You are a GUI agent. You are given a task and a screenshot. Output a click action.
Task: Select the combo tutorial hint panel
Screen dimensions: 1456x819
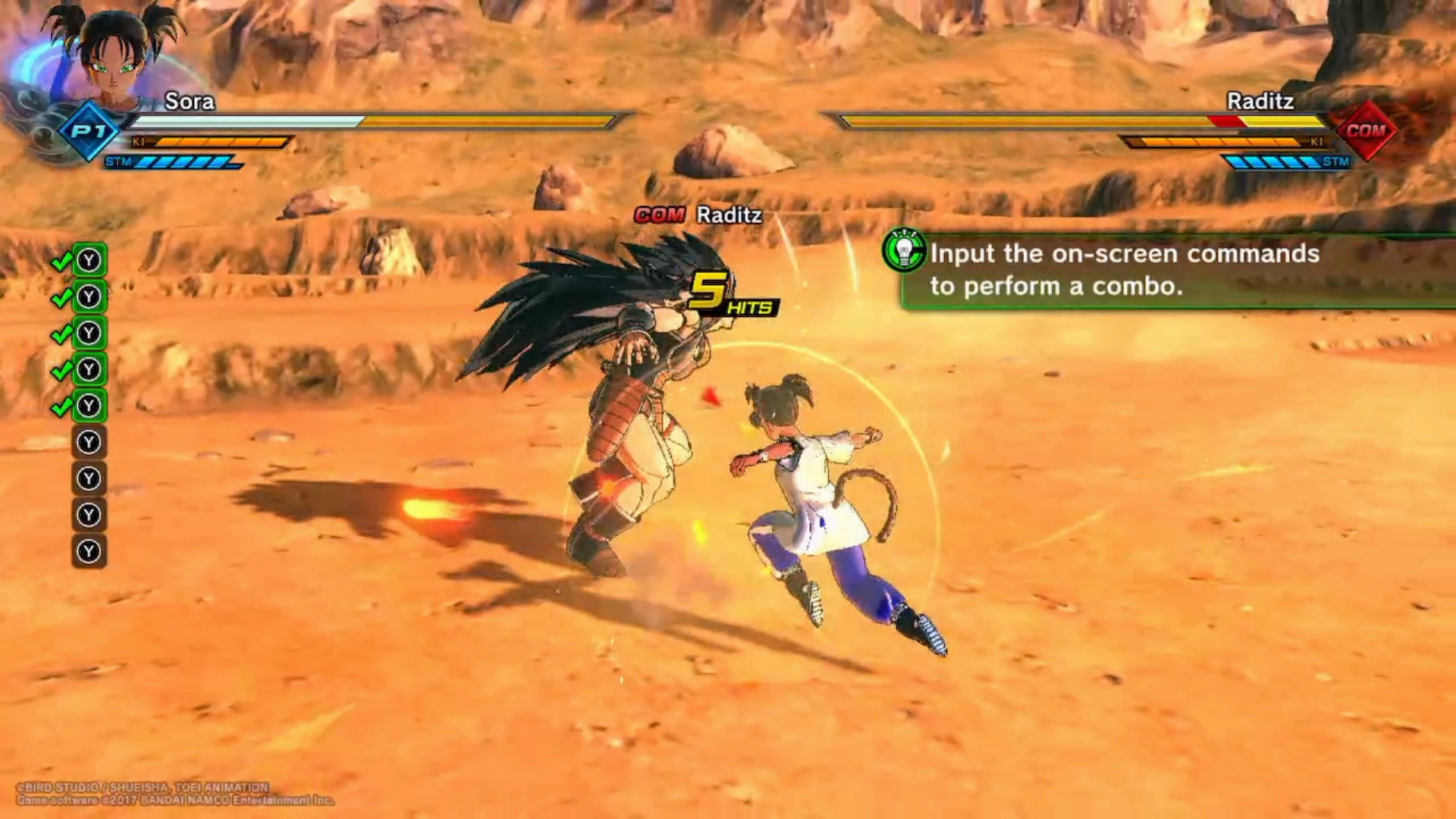pos(1175,271)
